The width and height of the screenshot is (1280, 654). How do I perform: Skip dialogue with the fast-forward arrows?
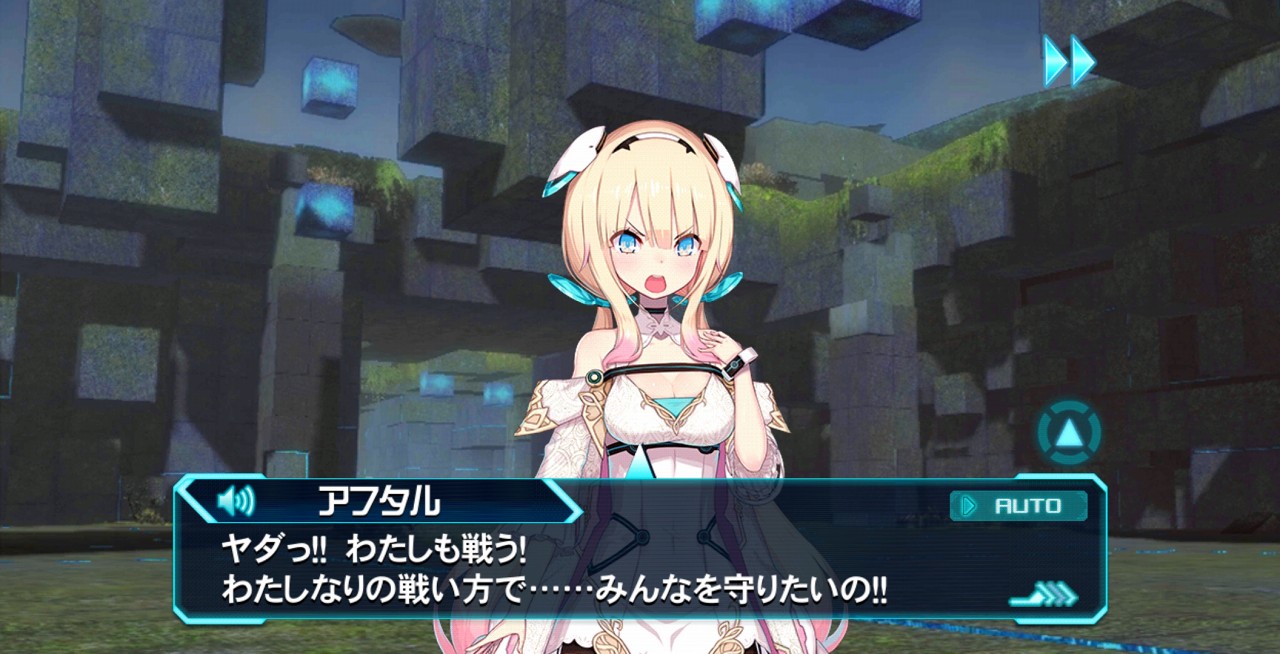(1069, 61)
